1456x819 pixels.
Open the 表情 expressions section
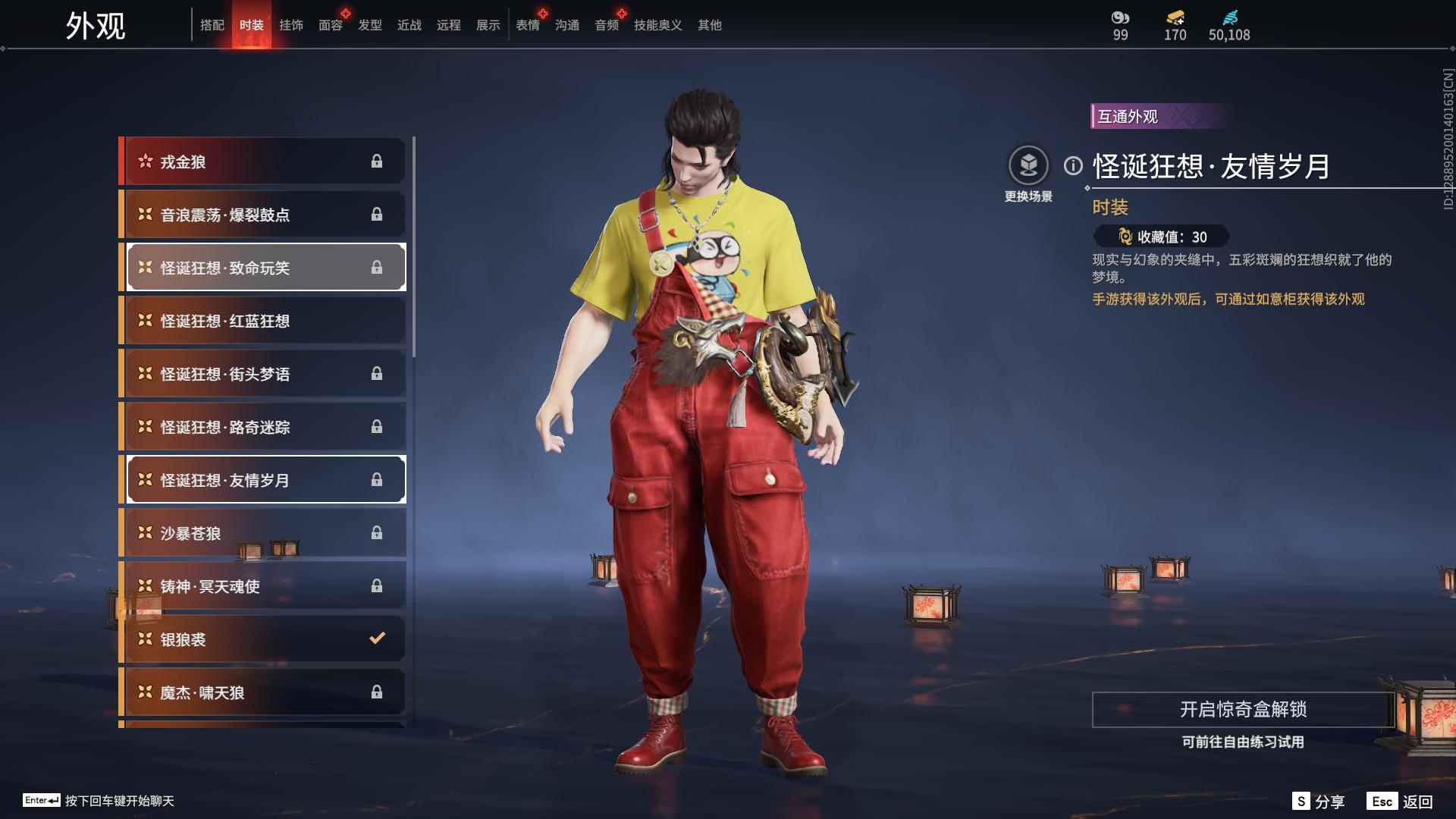pos(528,25)
